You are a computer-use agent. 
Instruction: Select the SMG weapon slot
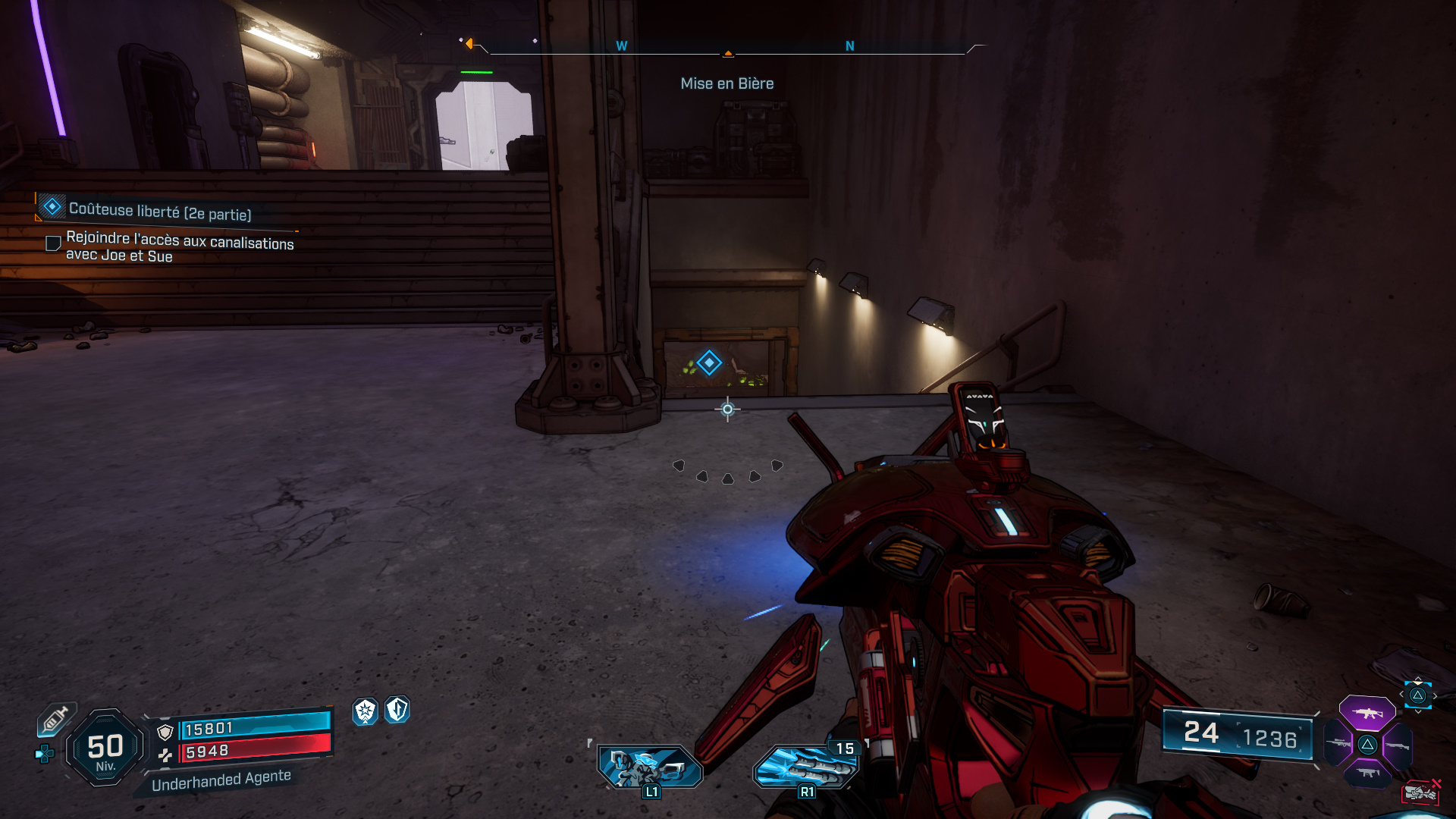pyautogui.click(x=1369, y=772)
